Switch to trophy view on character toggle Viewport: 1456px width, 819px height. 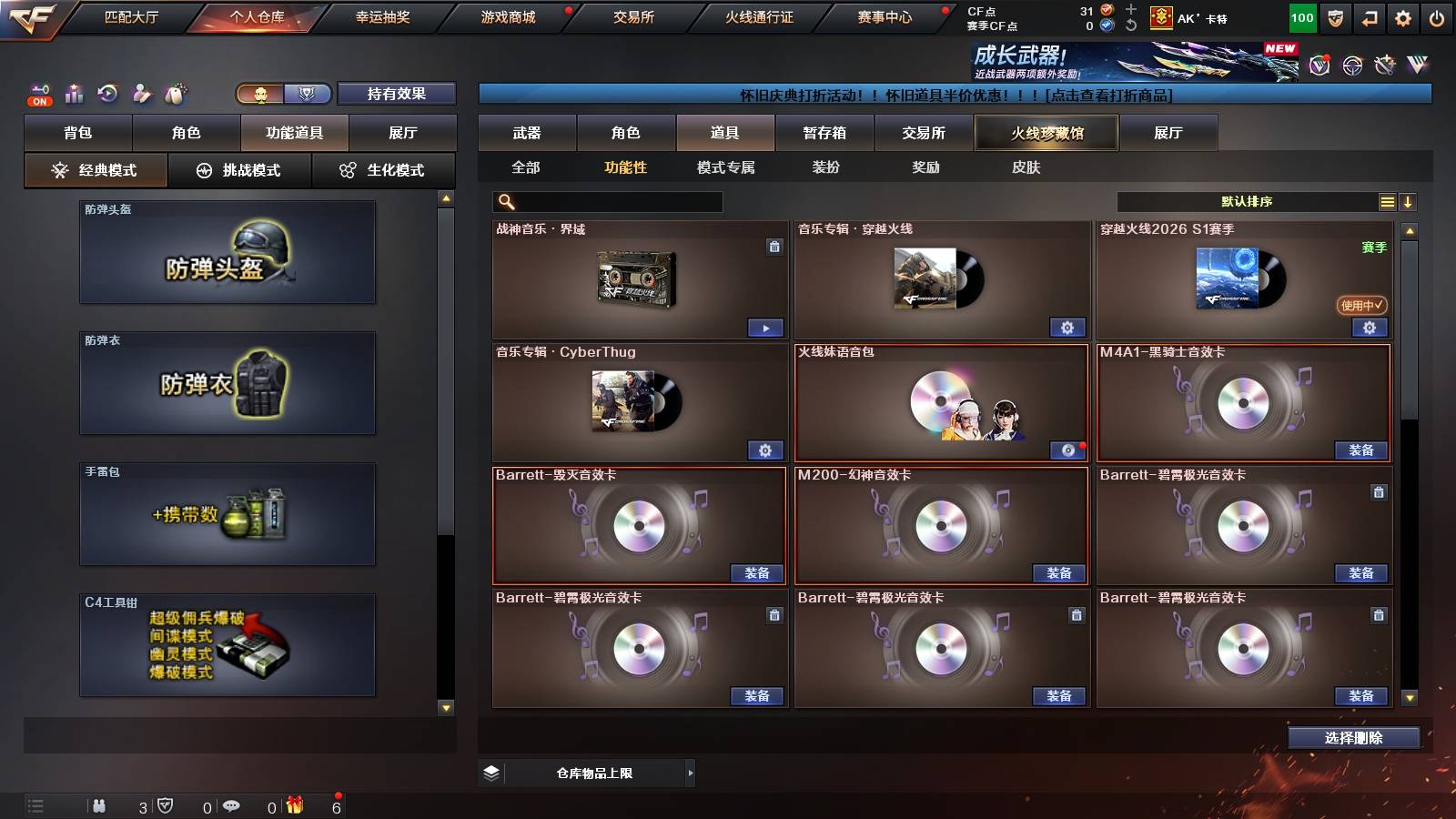pyautogui.click(x=308, y=94)
